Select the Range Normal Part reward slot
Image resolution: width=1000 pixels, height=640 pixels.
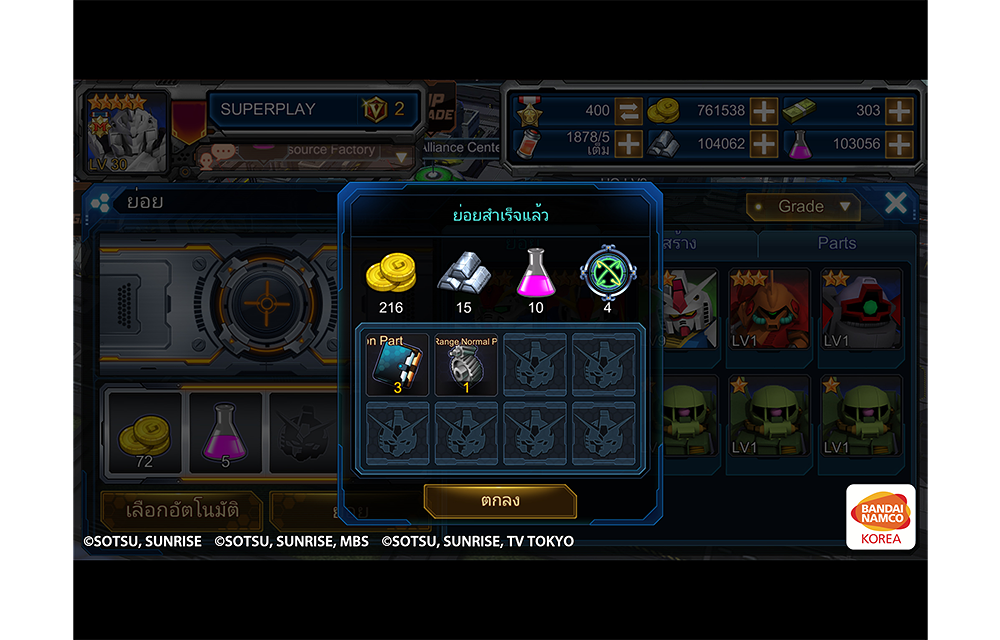click(x=466, y=365)
